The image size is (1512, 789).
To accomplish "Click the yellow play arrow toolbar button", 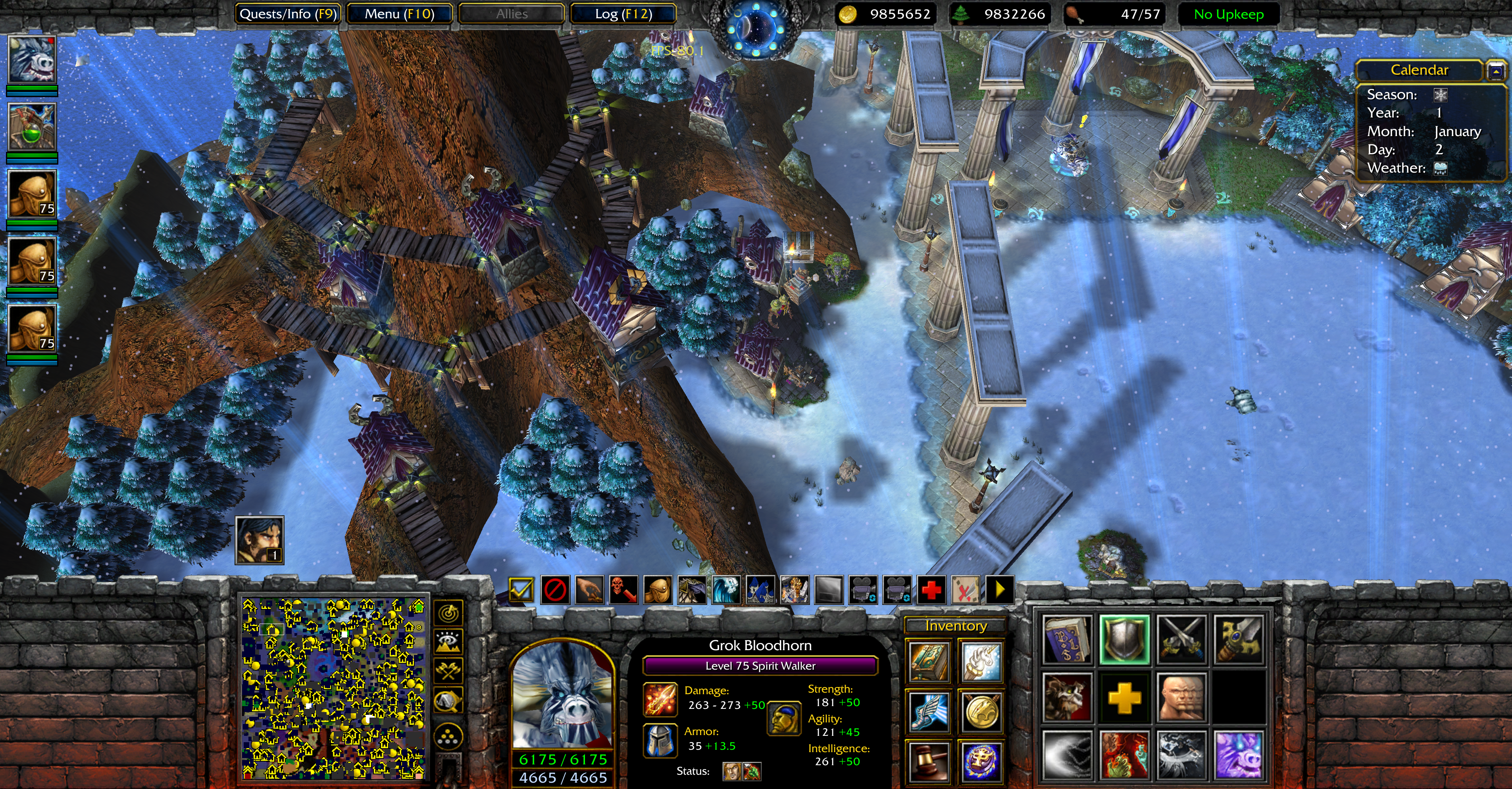I will click(x=1000, y=589).
